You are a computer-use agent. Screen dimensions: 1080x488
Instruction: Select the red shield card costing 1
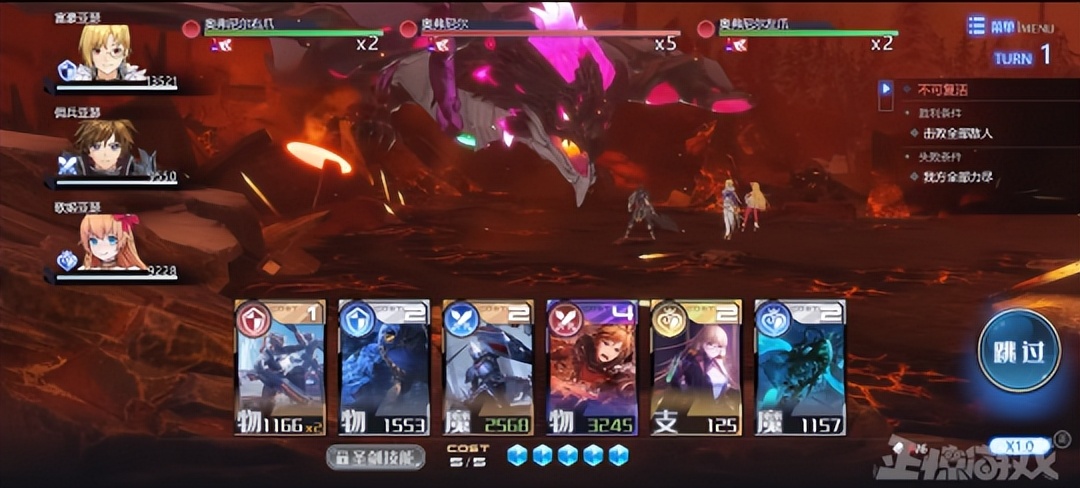pyautogui.click(x=280, y=367)
